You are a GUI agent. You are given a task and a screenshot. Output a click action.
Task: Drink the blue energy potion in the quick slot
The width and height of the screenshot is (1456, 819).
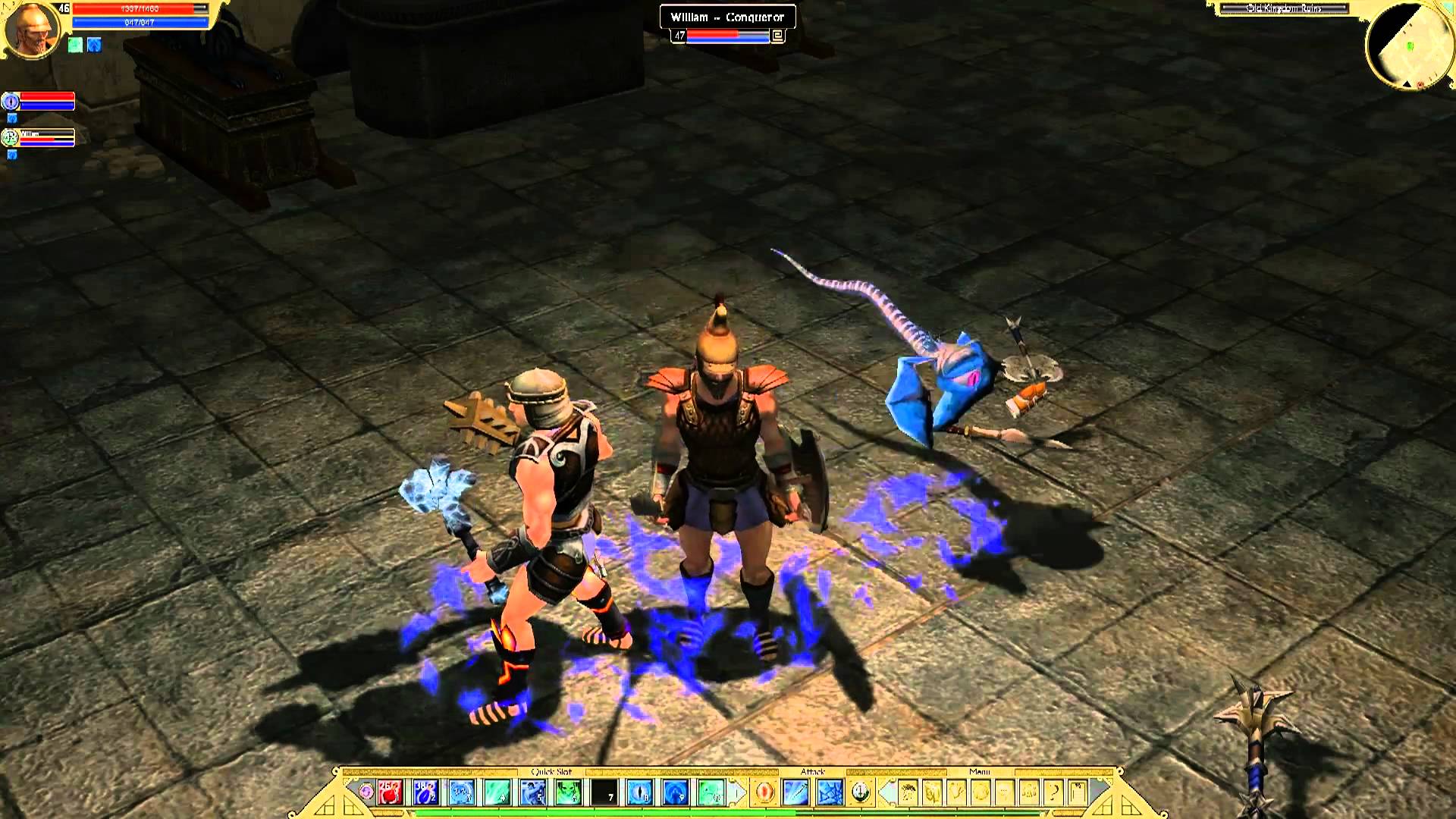click(x=425, y=792)
